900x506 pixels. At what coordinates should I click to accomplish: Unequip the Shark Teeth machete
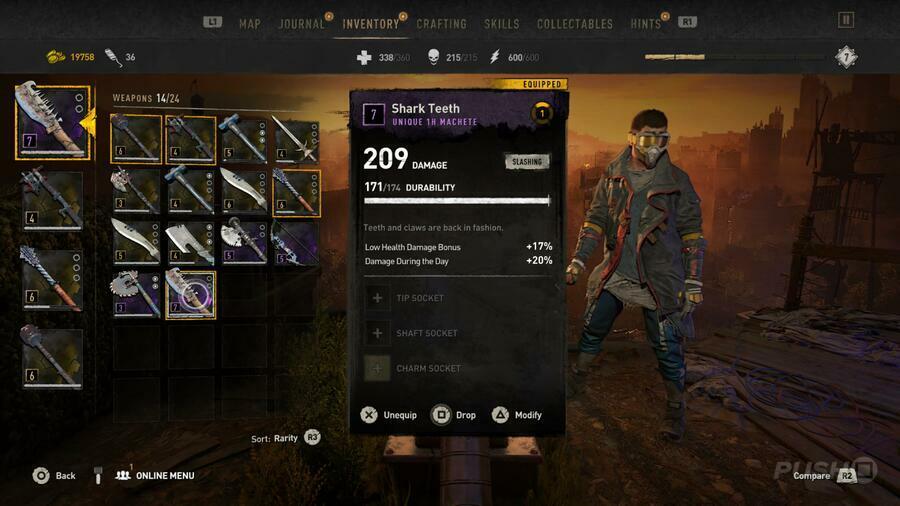pyautogui.click(x=389, y=415)
